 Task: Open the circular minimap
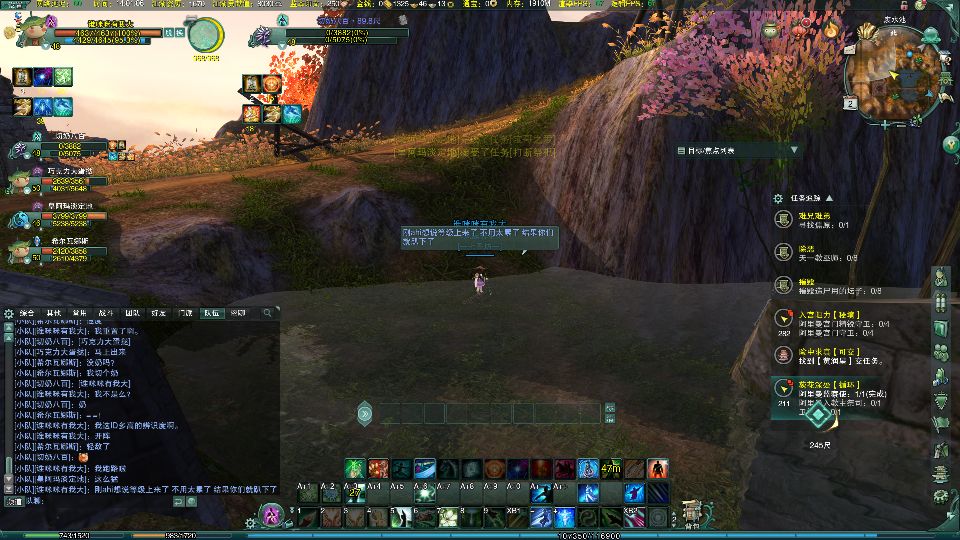(x=893, y=73)
